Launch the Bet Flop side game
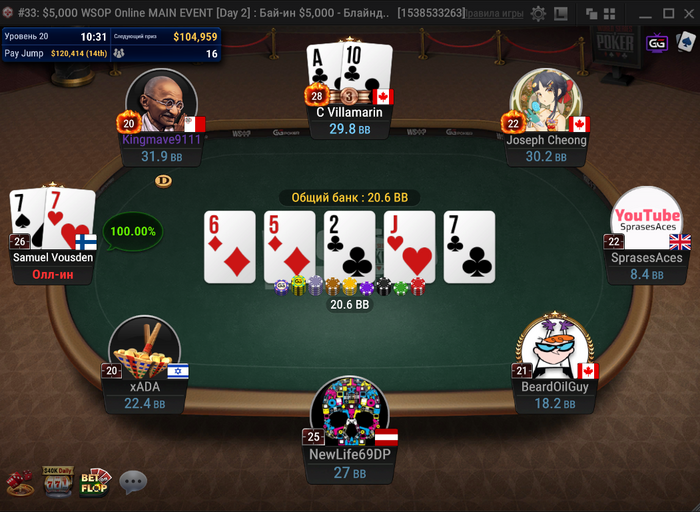Image resolution: width=700 pixels, height=512 pixels. point(96,481)
